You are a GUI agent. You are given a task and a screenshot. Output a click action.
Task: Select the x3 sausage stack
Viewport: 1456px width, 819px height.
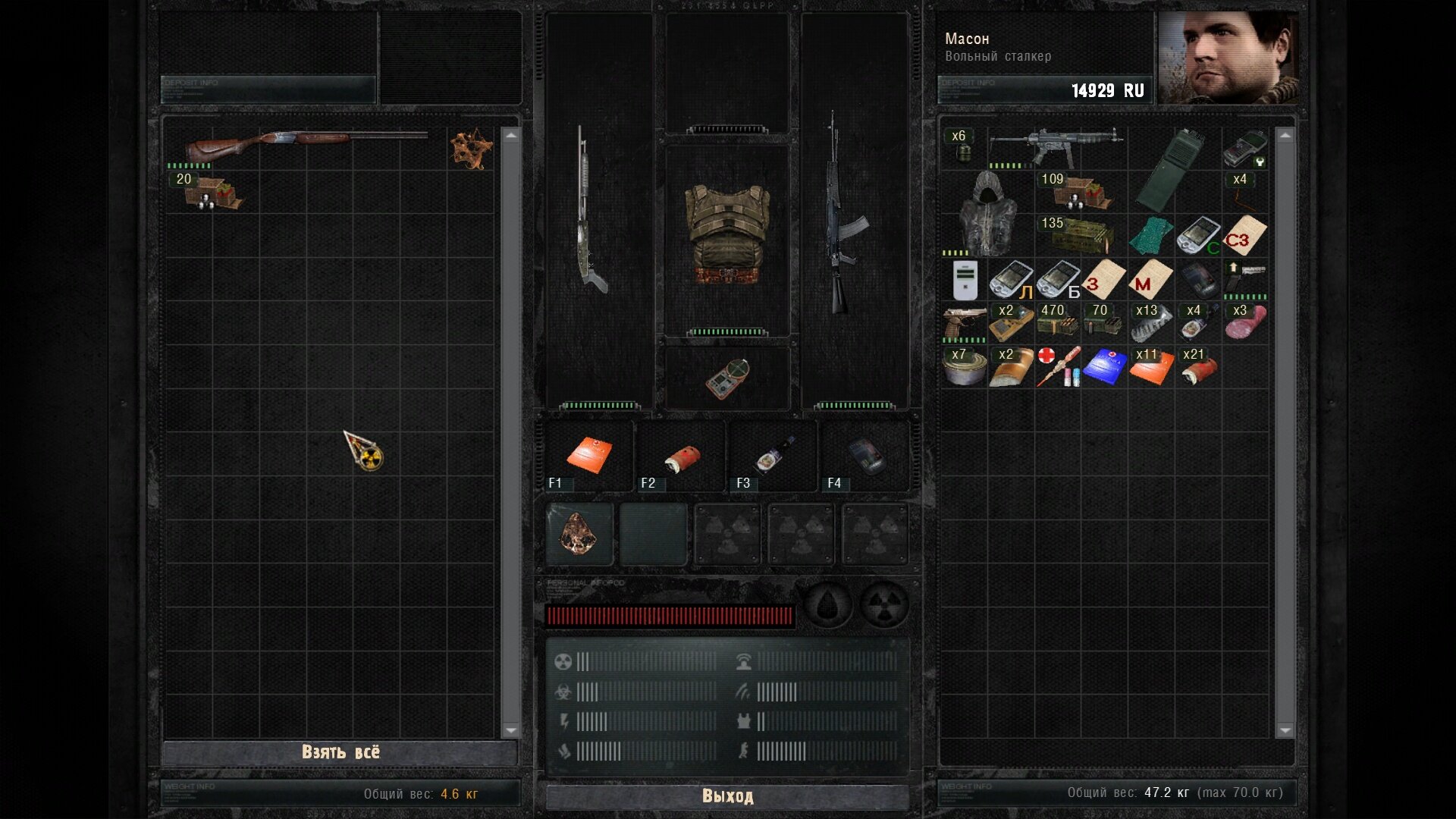click(x=1244, y=322)
